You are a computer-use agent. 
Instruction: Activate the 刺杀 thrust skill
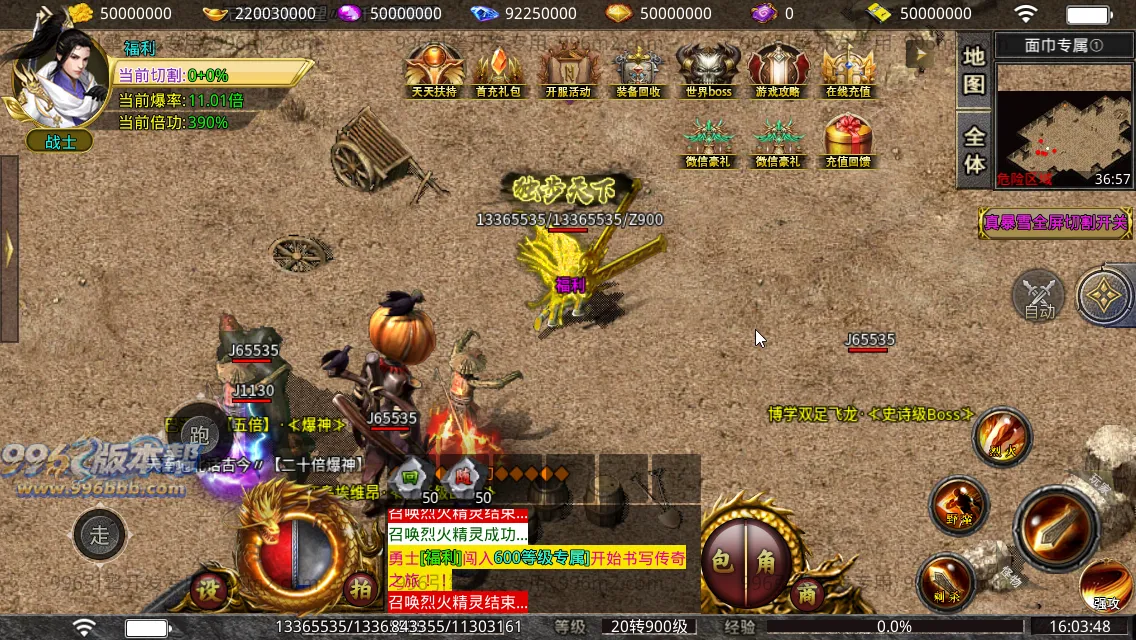[x=945, y=582]
